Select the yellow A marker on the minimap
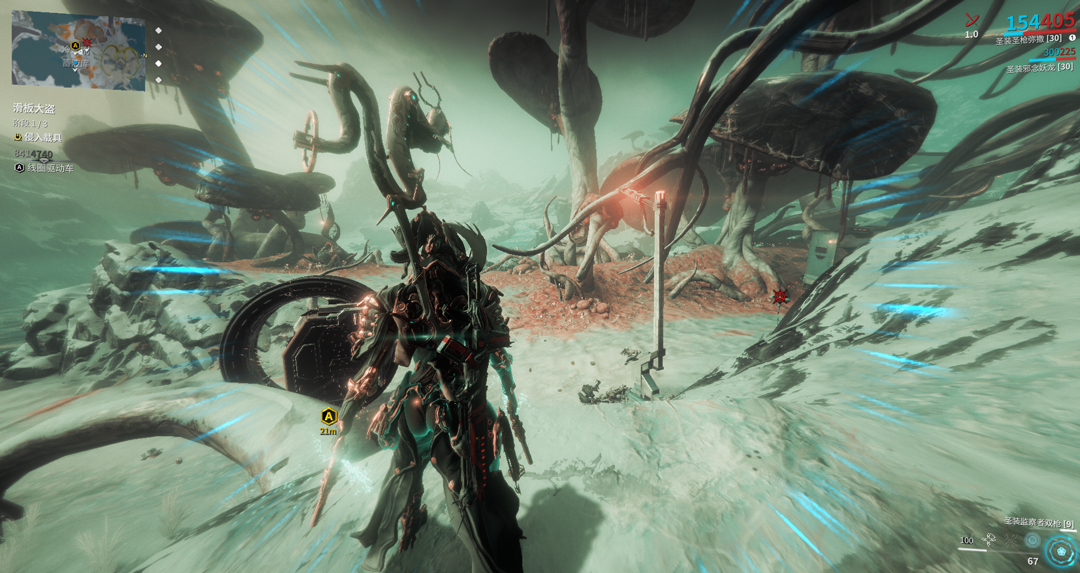Viewport: 1080px width, 573px height. point(75,46)
